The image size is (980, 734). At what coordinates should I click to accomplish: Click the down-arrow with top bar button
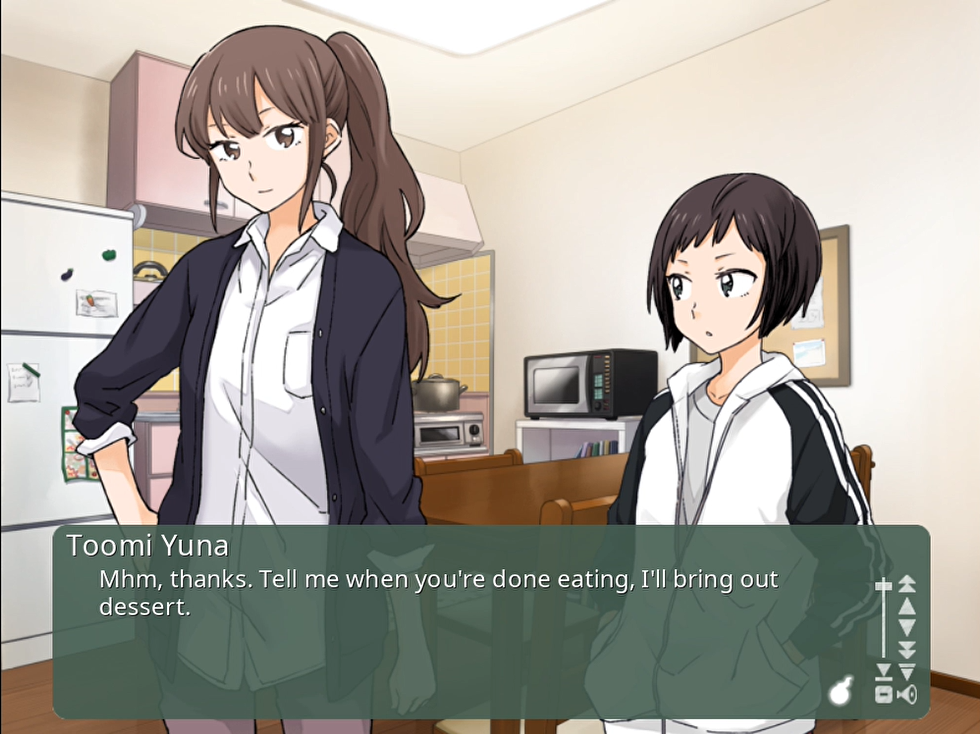907,671
